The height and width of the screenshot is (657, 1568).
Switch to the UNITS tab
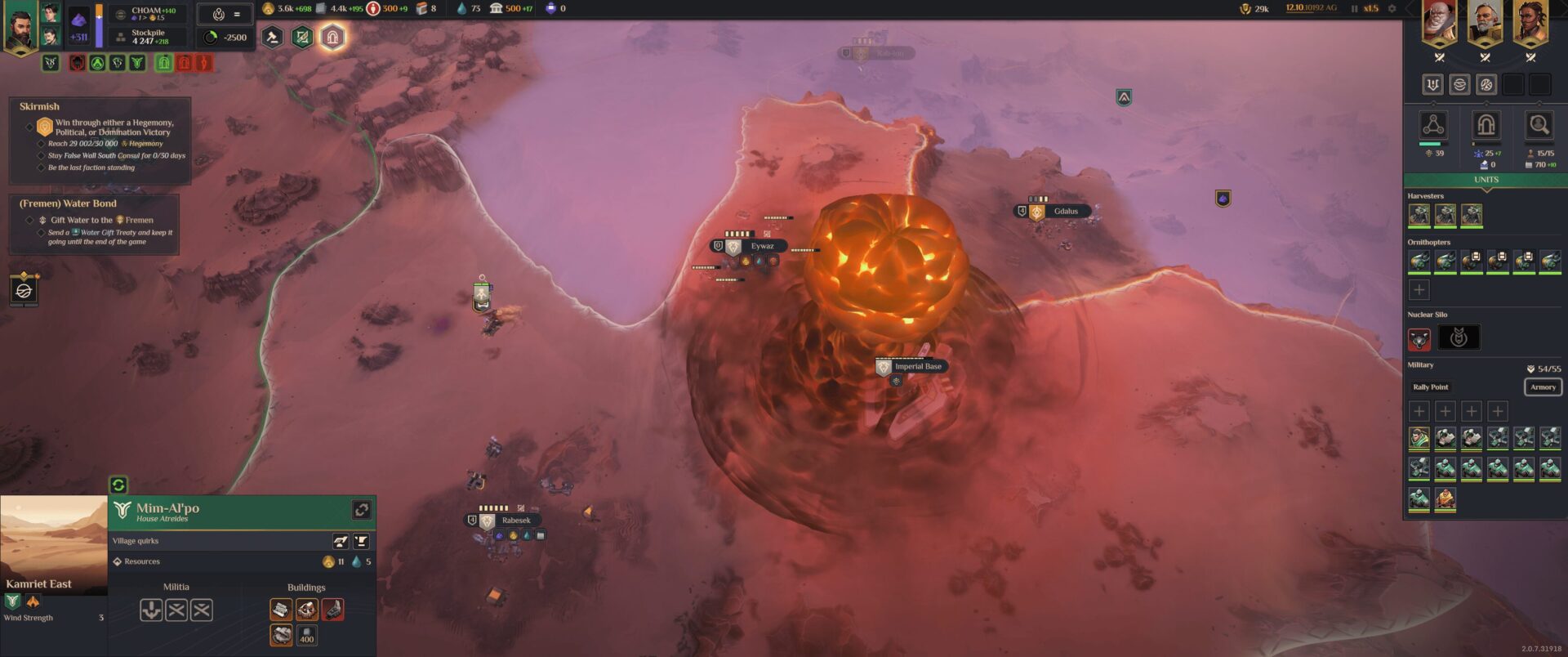(1486, 180)
